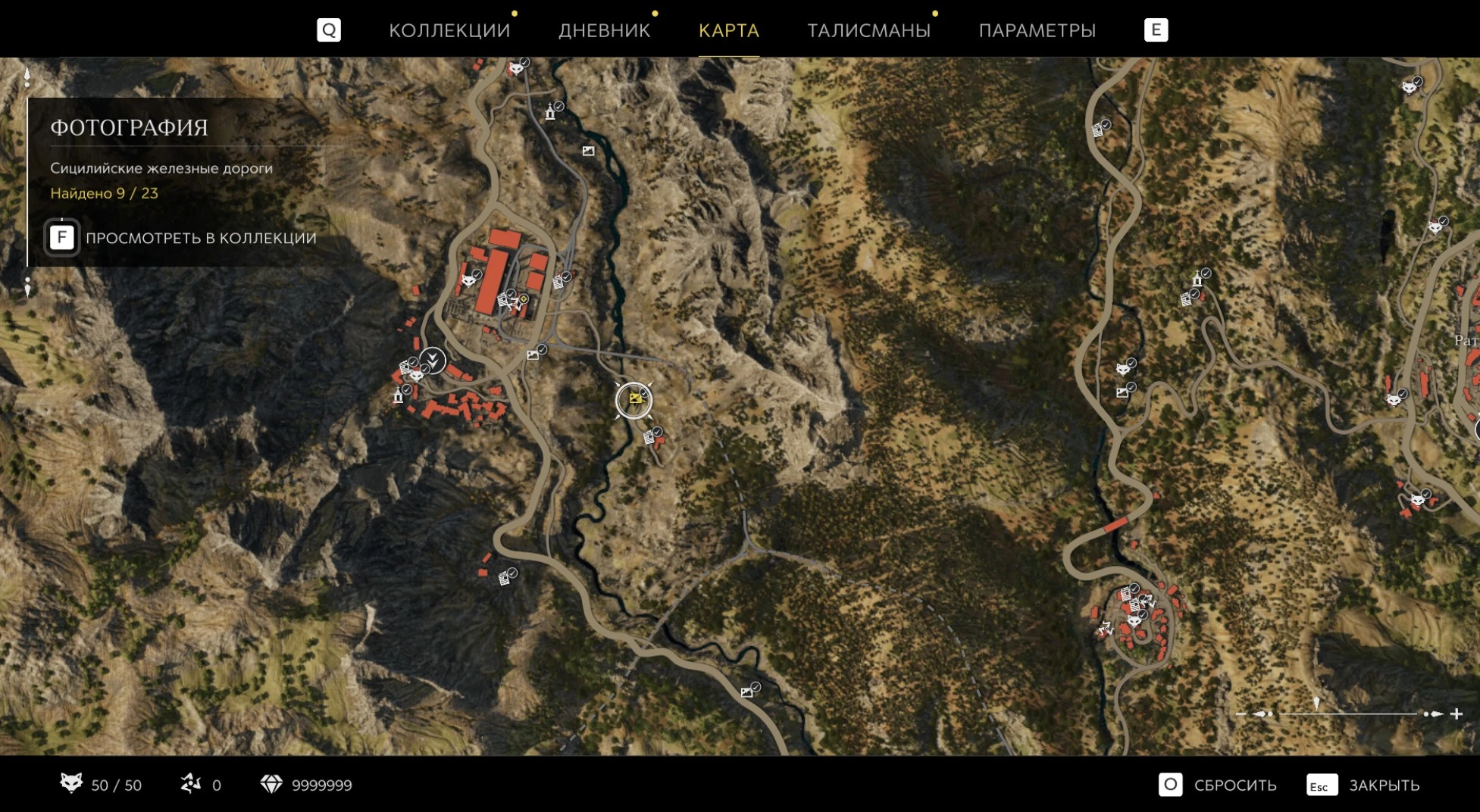
Task: Select the Карта tab
Action: [x=728, y=30]
